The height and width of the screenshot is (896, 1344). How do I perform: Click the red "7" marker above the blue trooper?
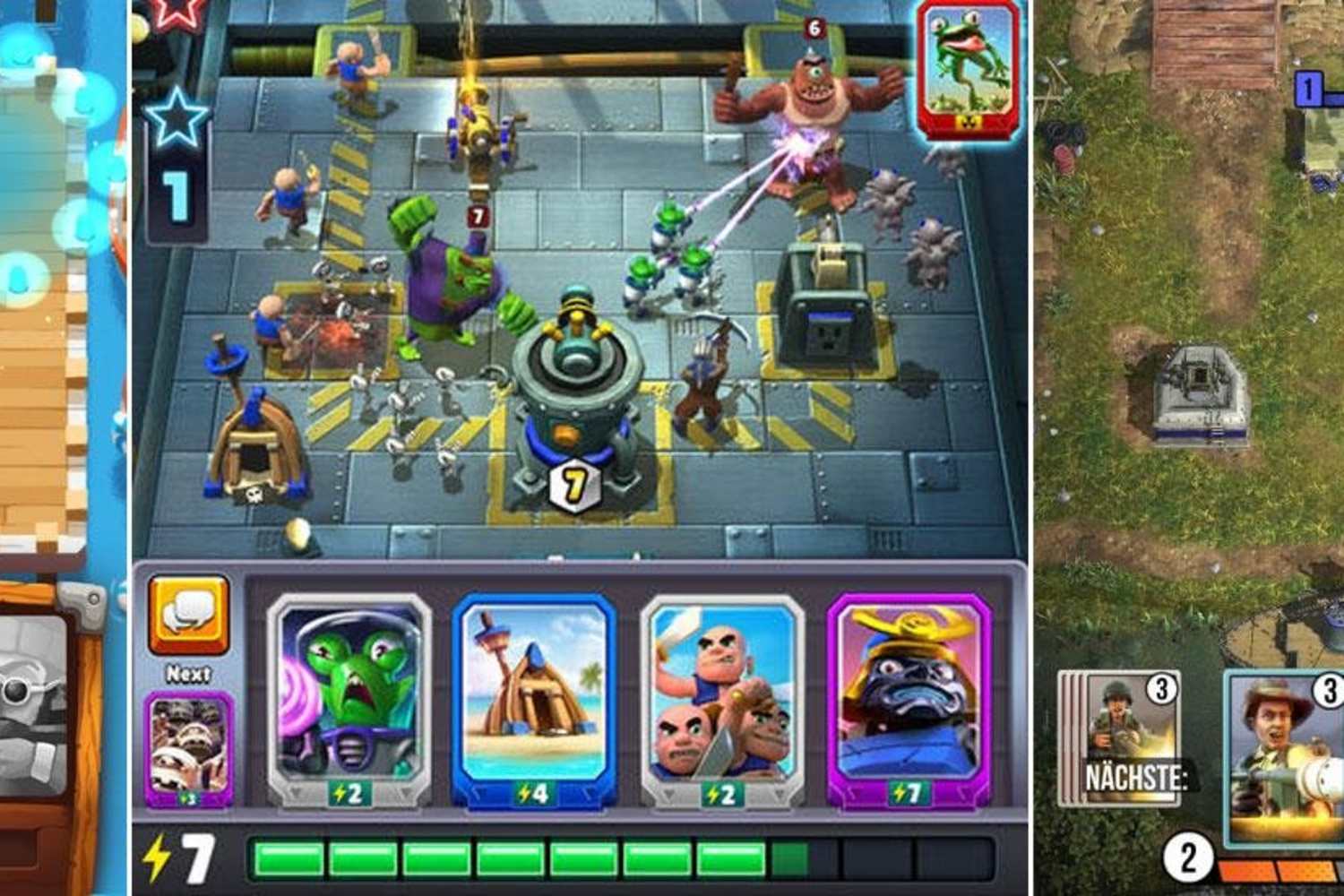point(477,215)
